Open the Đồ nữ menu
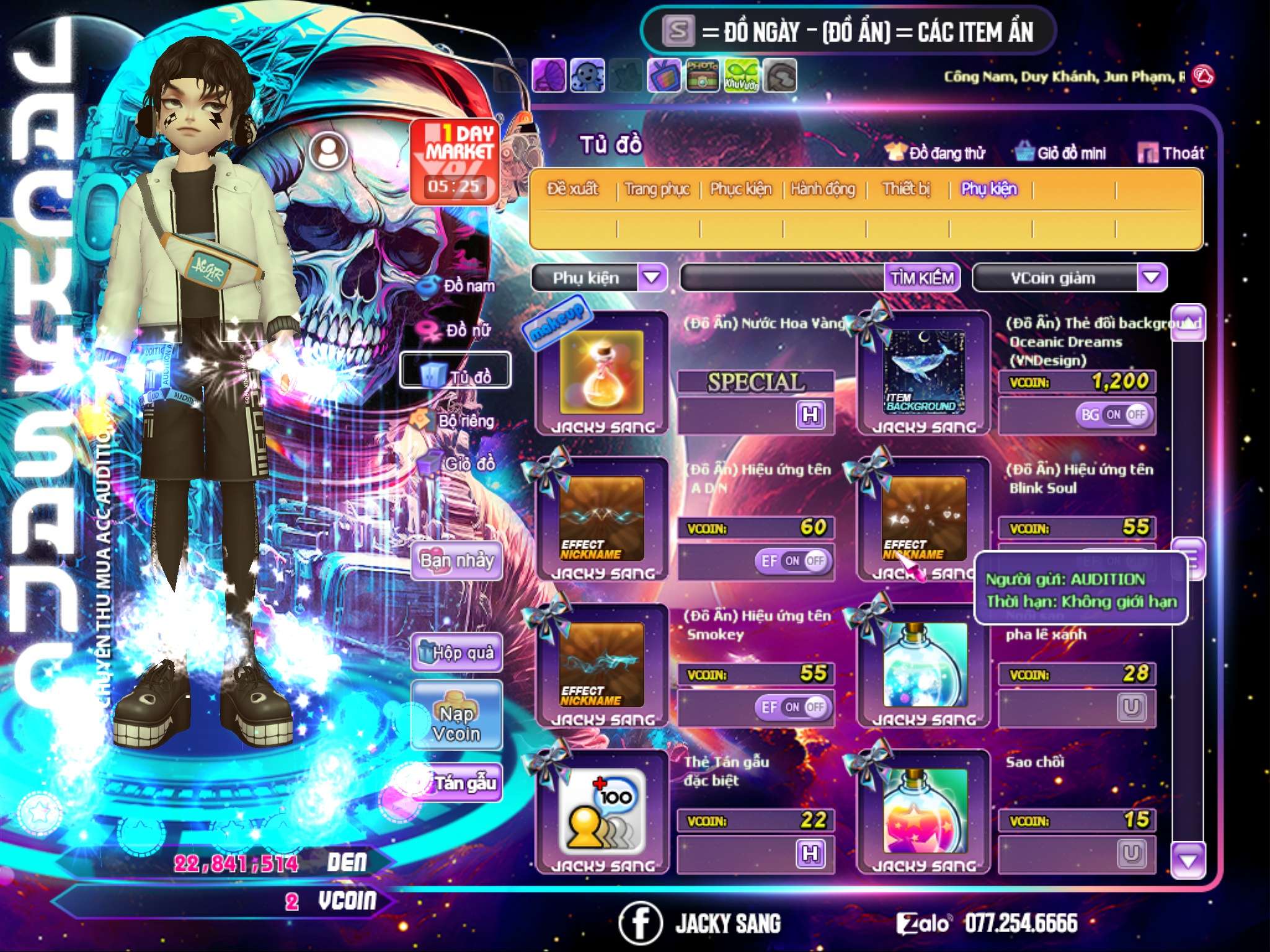Viewport: 1270px width, 952px height. pyautogui.click(x=458, y=330)
